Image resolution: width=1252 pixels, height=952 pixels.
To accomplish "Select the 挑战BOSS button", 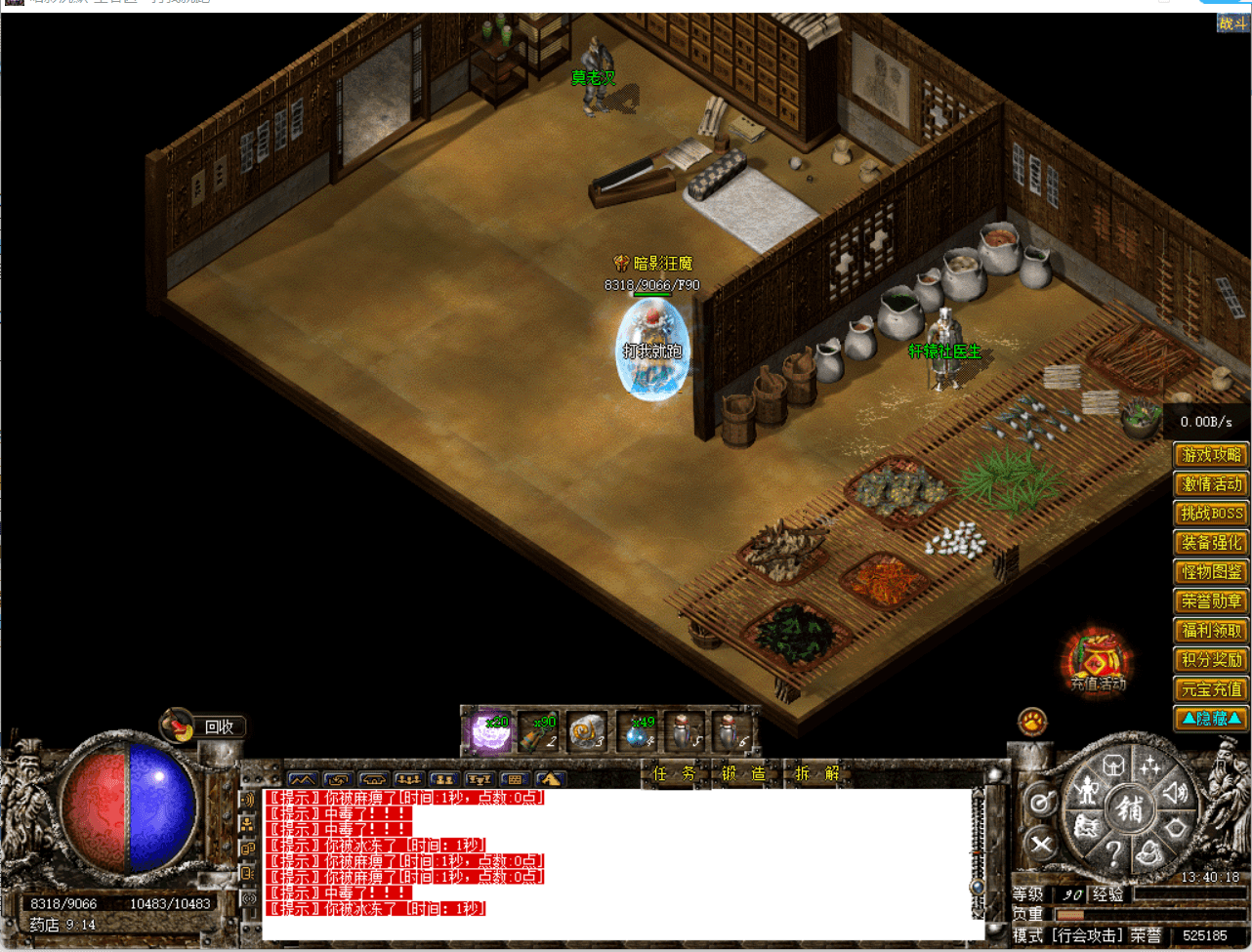I will [1211, 514].
